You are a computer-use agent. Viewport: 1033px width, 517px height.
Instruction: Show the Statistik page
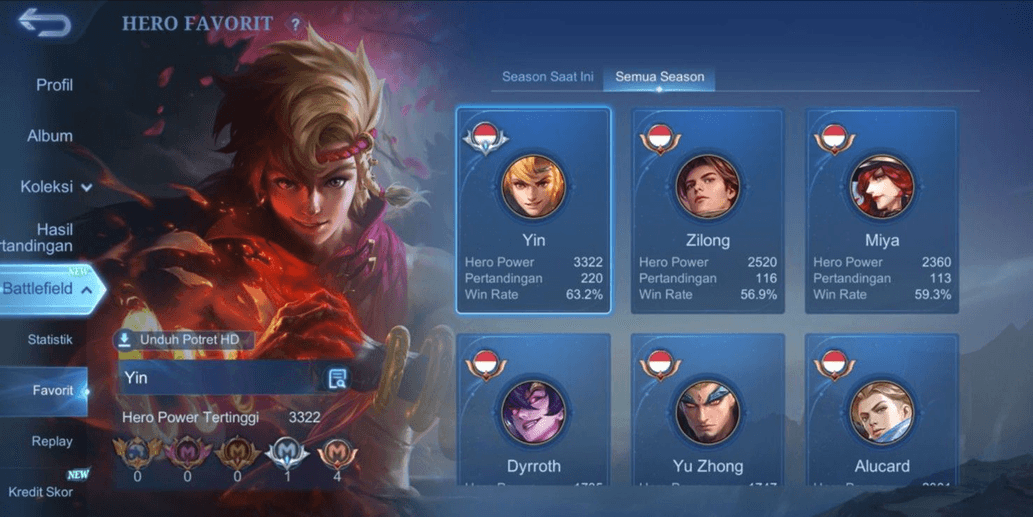50,340
